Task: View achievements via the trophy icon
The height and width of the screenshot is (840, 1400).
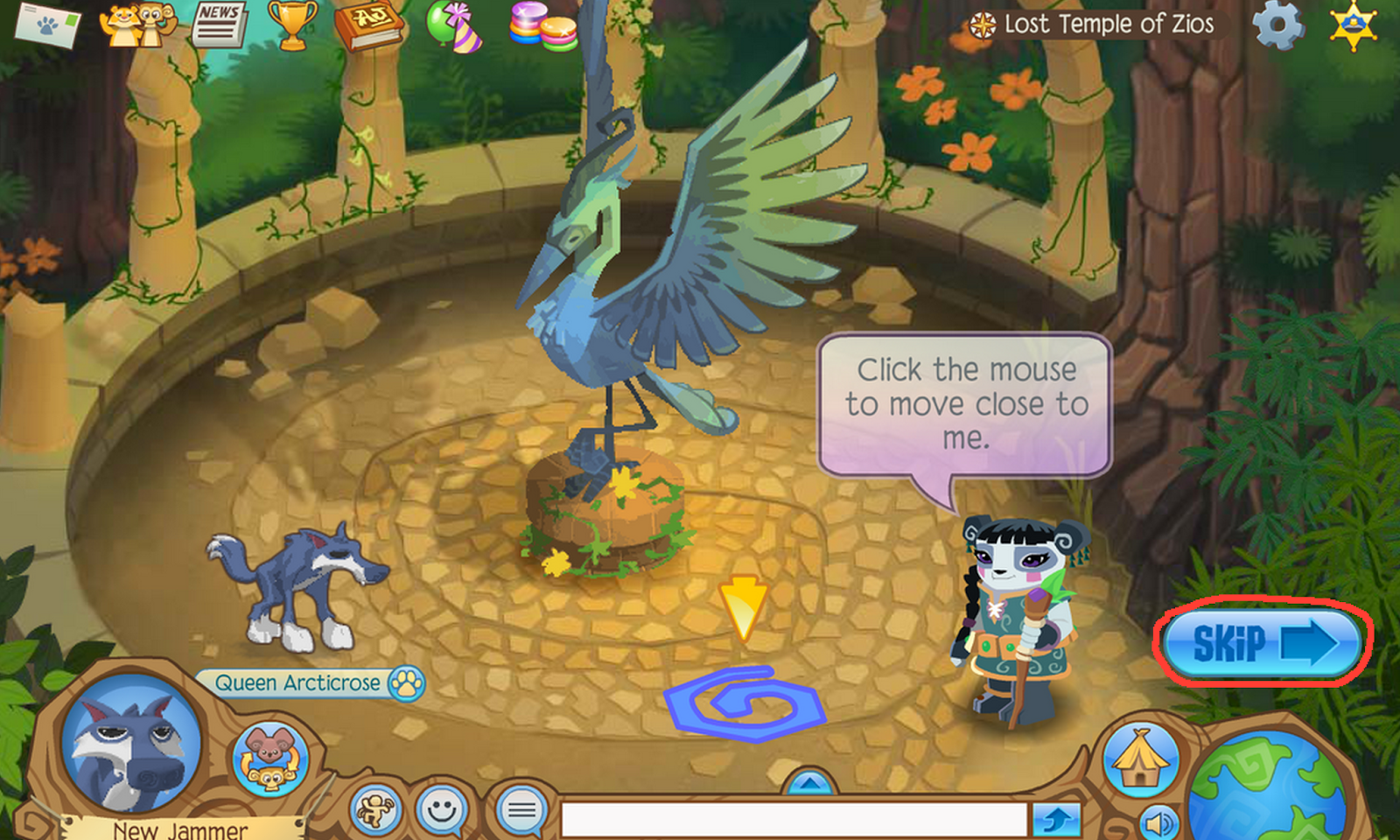Action: click(291, 24)
